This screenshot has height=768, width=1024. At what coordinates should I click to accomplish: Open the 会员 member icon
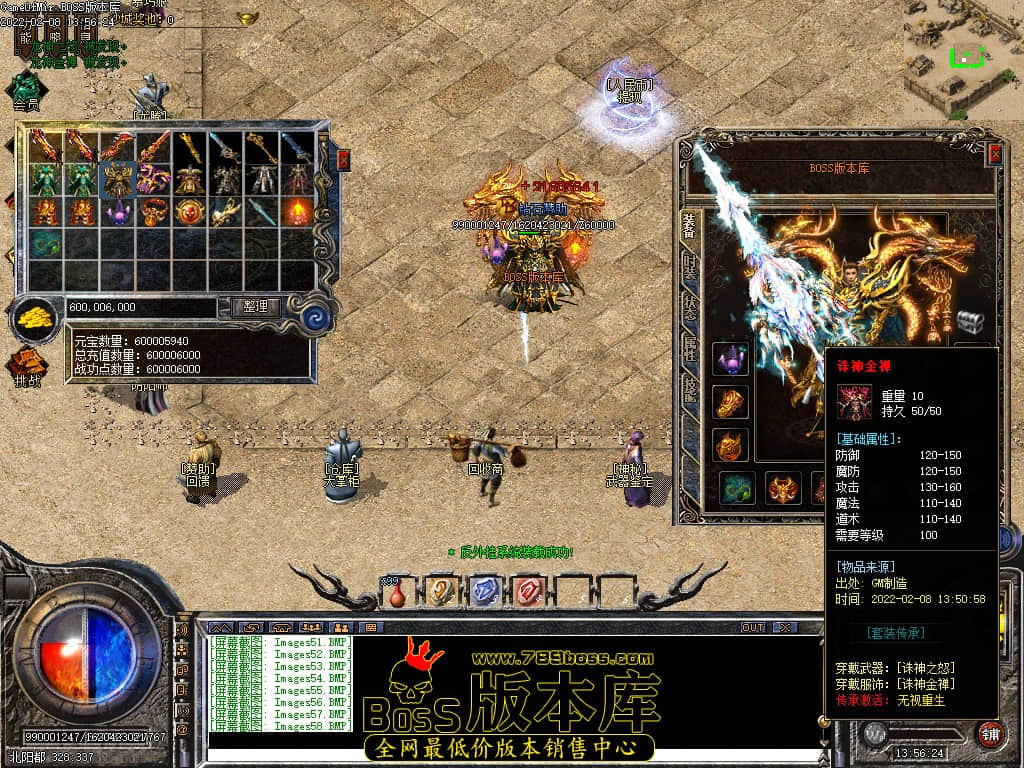pyautogui.click(x=26, y=90)
